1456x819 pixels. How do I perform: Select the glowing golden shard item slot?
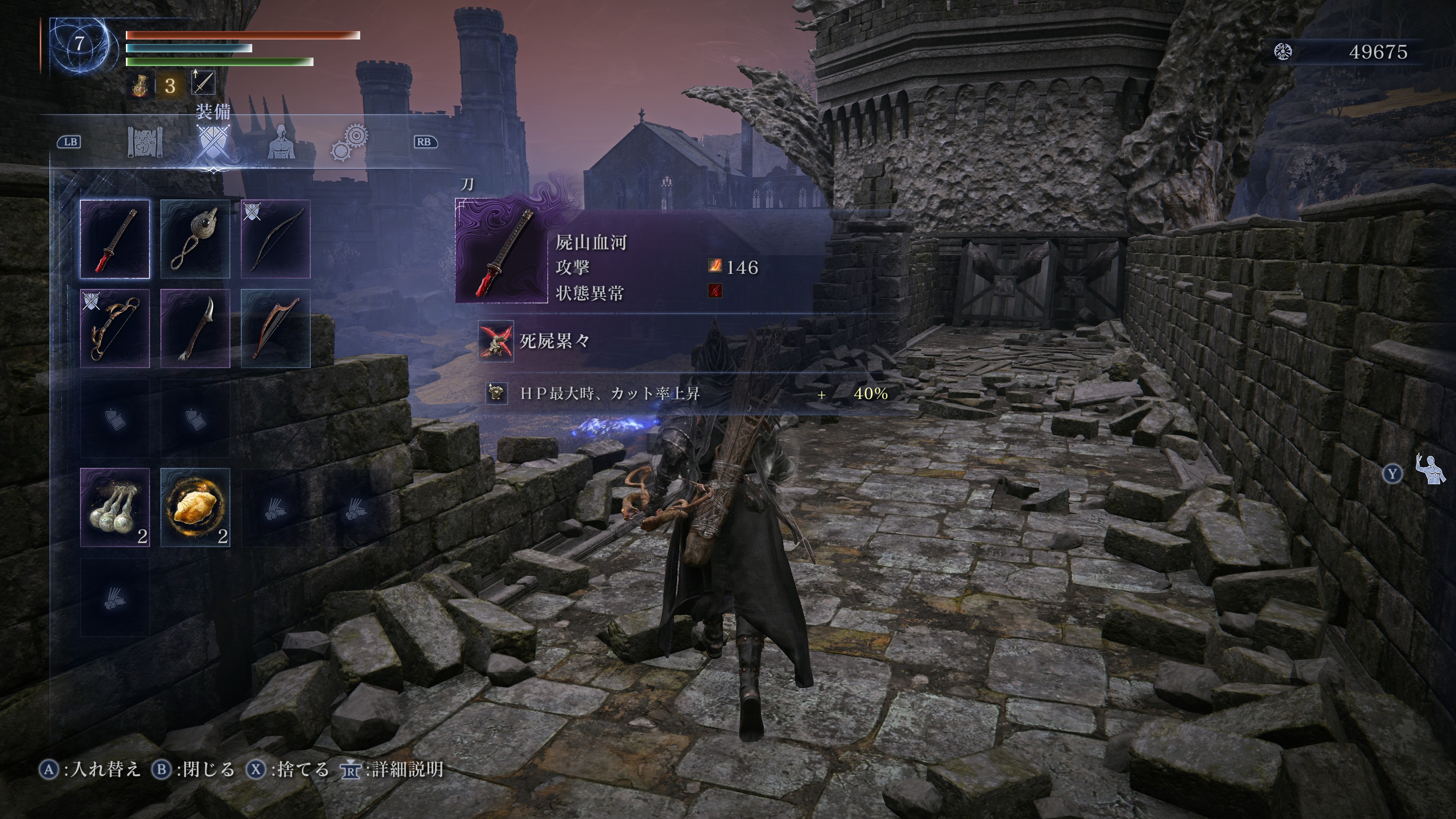tap(195, 507)
